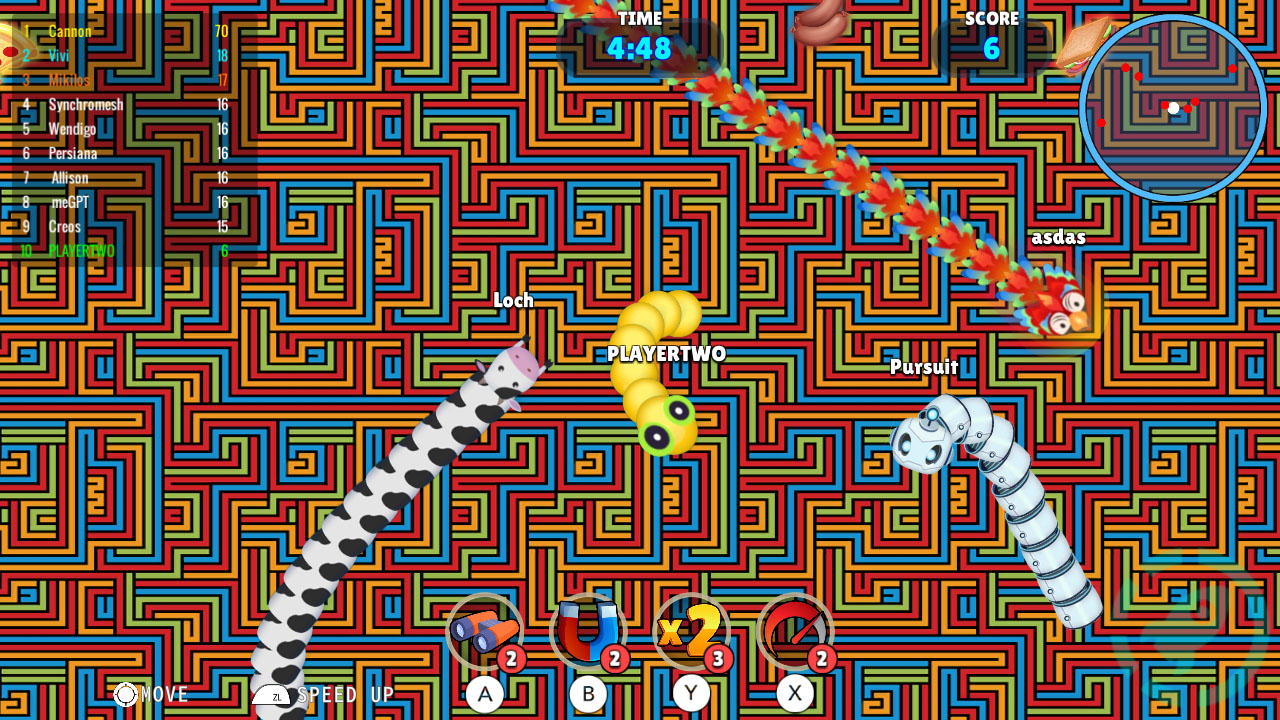Screen dimensions: 1280x720
Task: Click the SCORE counter showing 6
Action: point(991,43)
